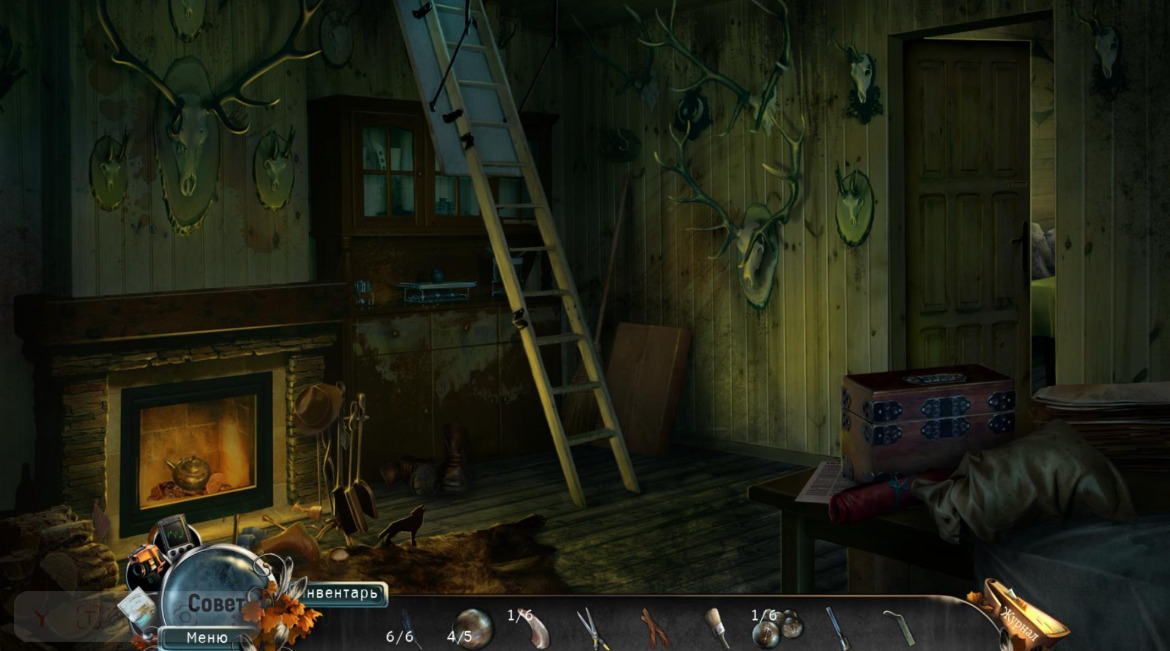This screenshot has height=651, width=1170.
Task: Choose the blue-handled chisel item
Action: pyautogui.click(x=836, y=627)
